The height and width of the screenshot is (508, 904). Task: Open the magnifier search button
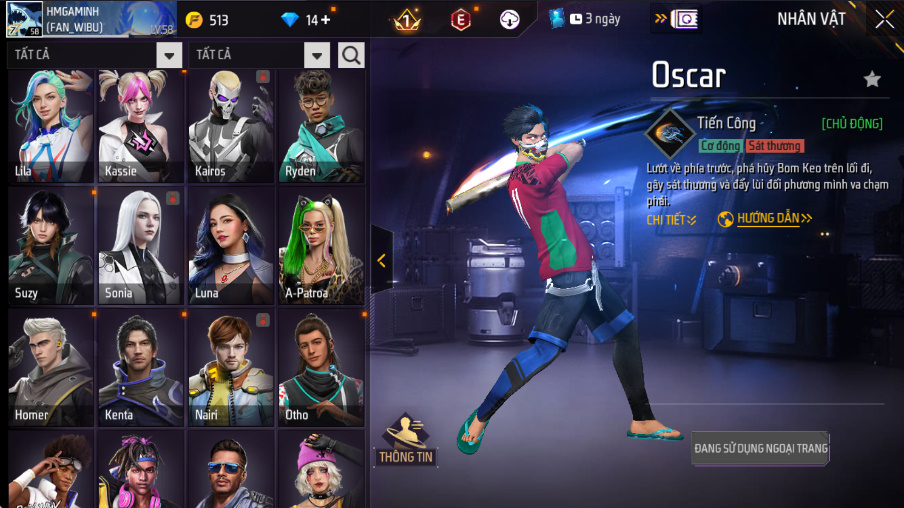[351, 55]
